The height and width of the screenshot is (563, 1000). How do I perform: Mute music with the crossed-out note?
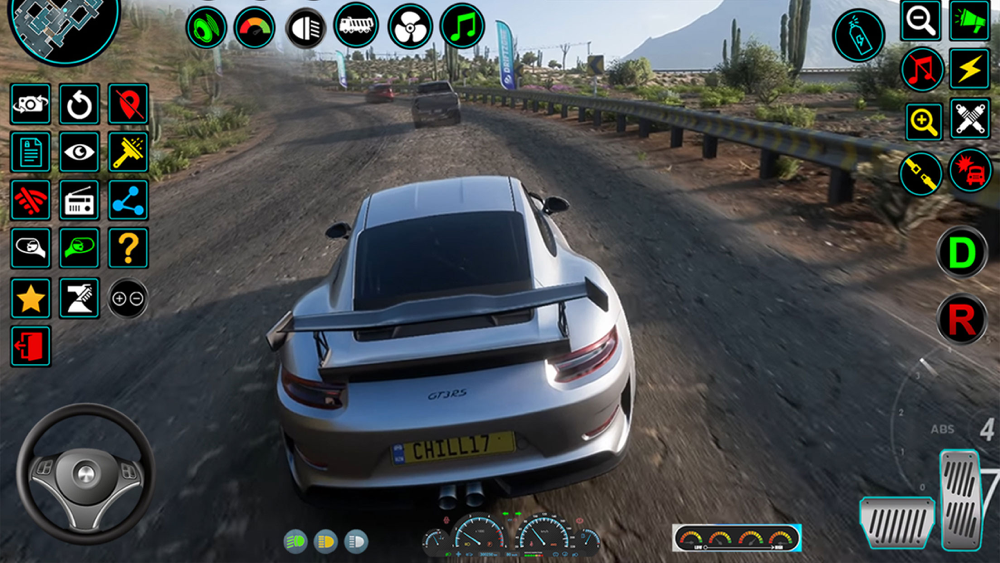click(x=922, y=70)
